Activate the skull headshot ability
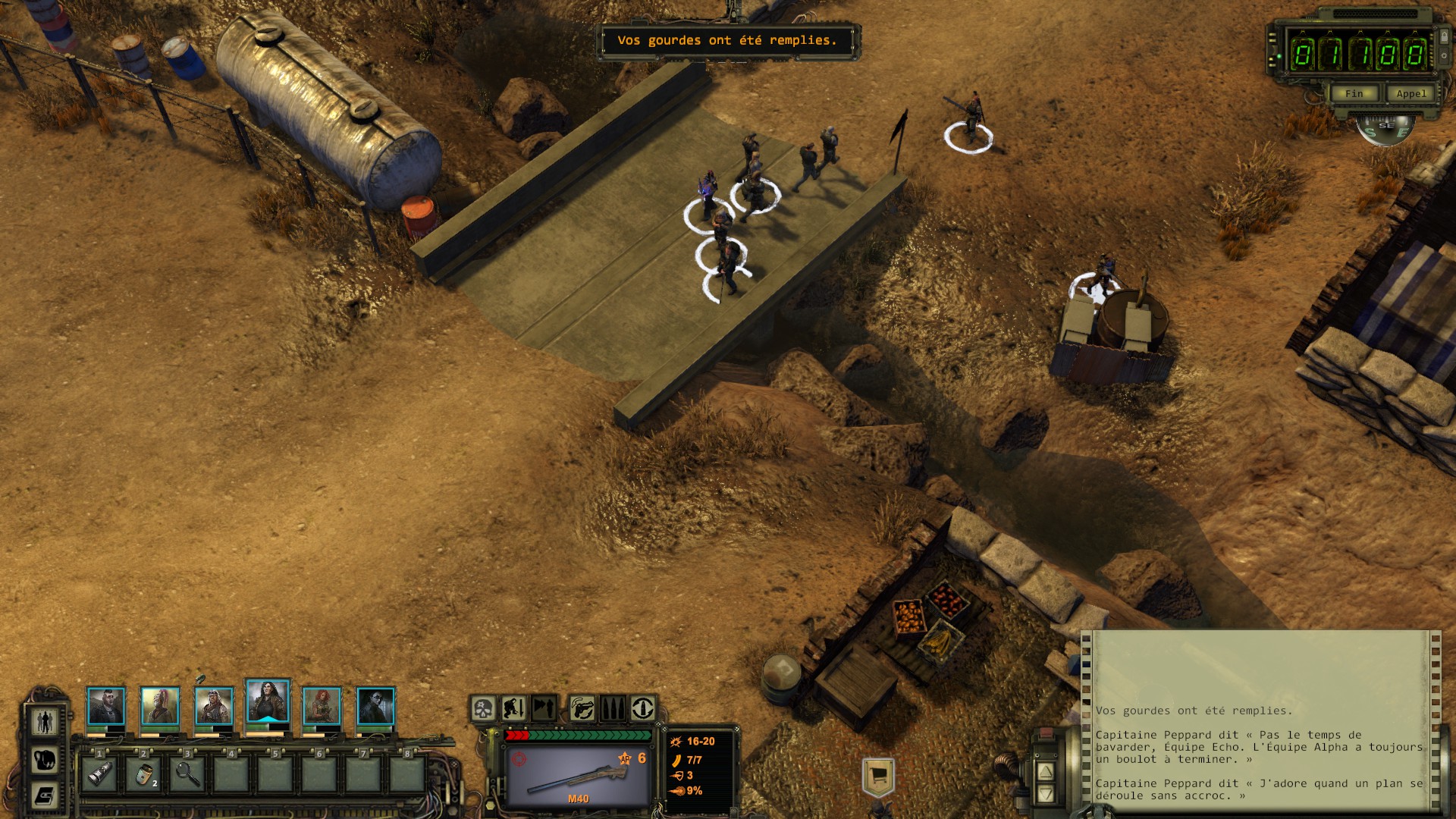The image size is (1456, 819). [483, 709]
